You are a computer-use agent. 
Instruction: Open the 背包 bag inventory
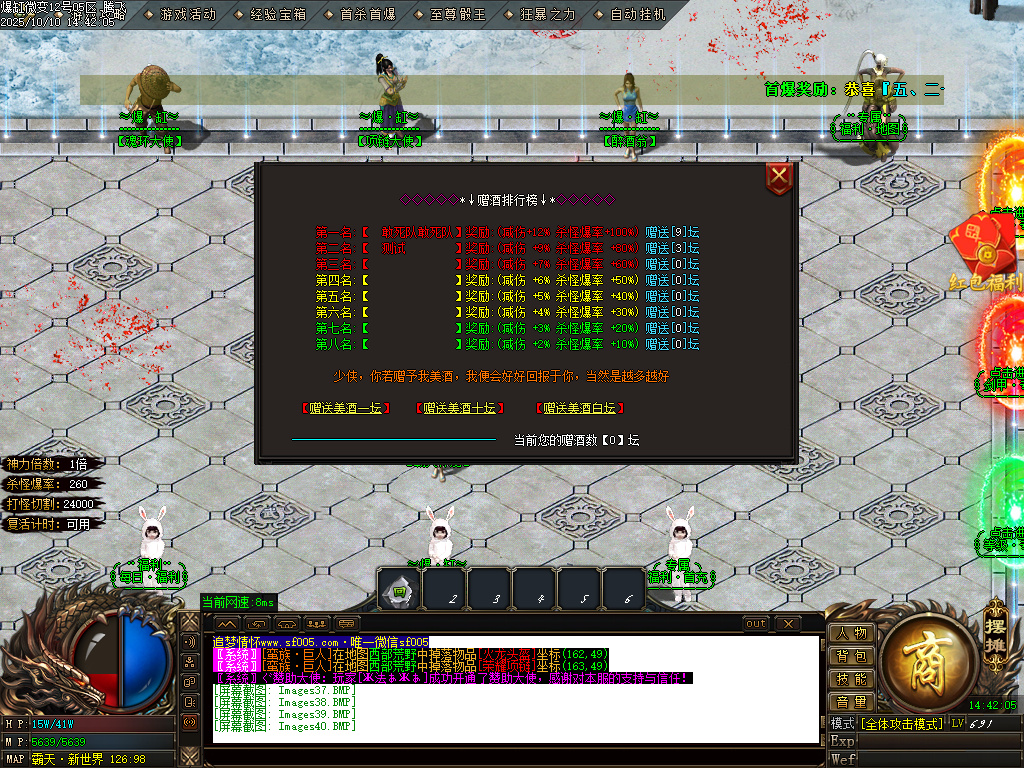851,657
